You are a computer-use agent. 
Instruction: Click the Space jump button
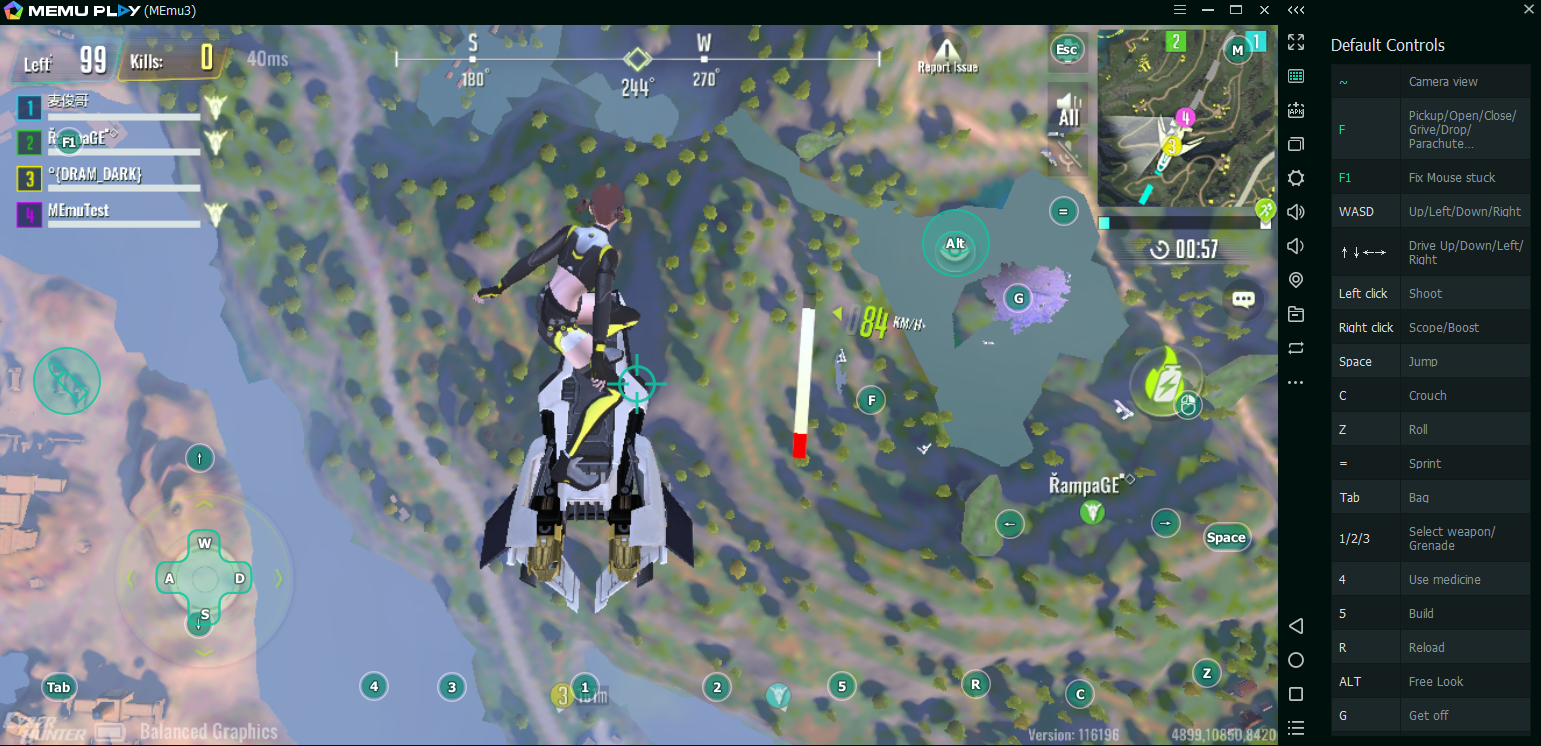click(1226, 537)
